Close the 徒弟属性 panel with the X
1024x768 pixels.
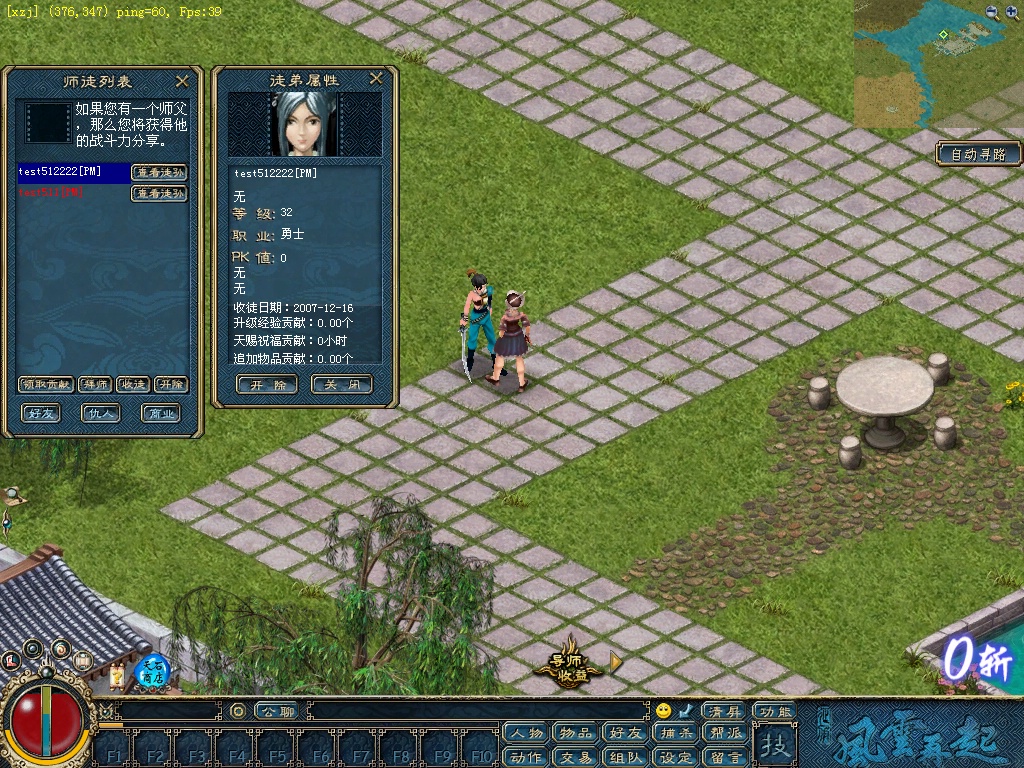[x=376, y=79]
